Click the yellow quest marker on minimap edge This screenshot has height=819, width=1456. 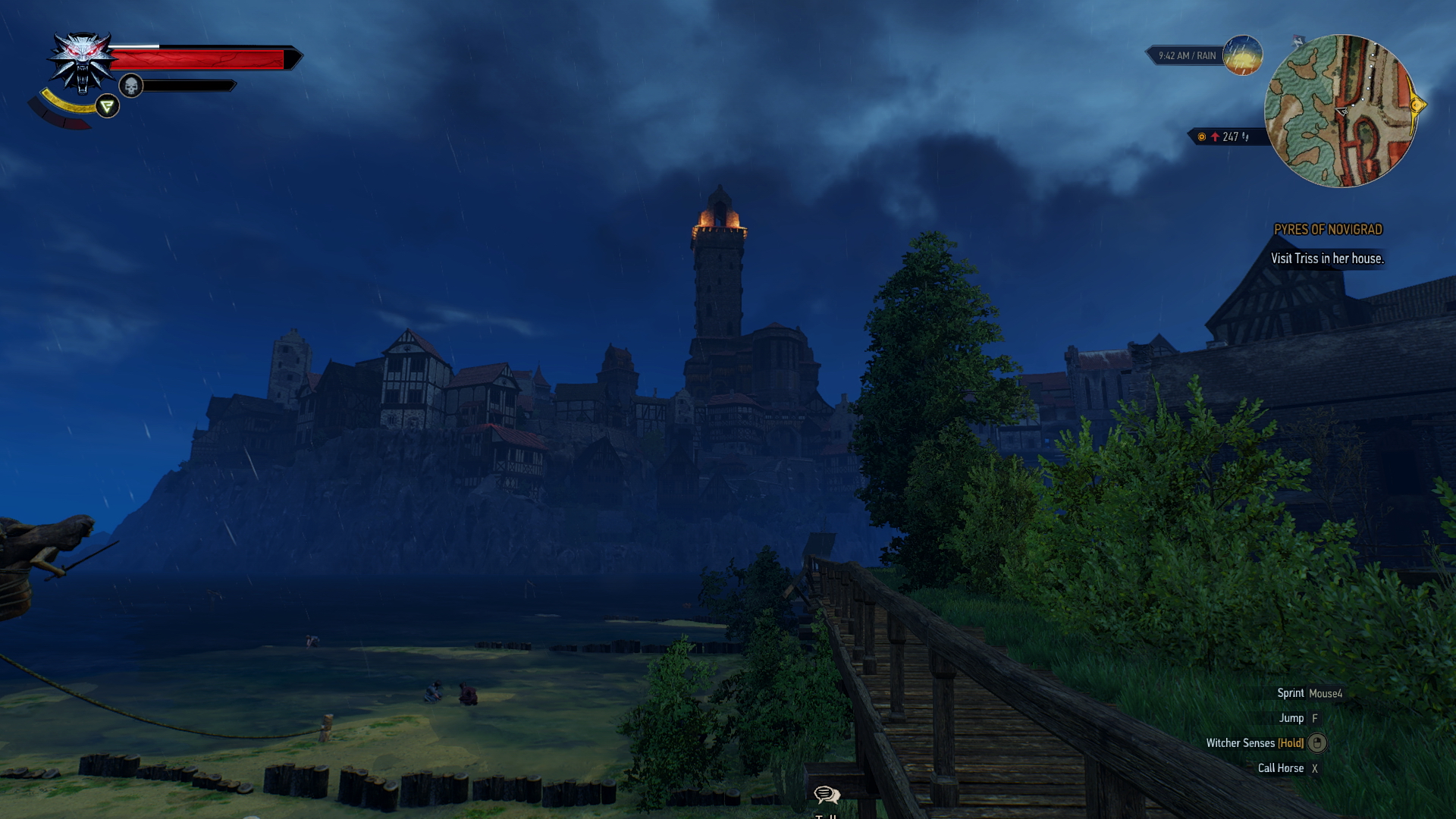[x=1417, y=105]
